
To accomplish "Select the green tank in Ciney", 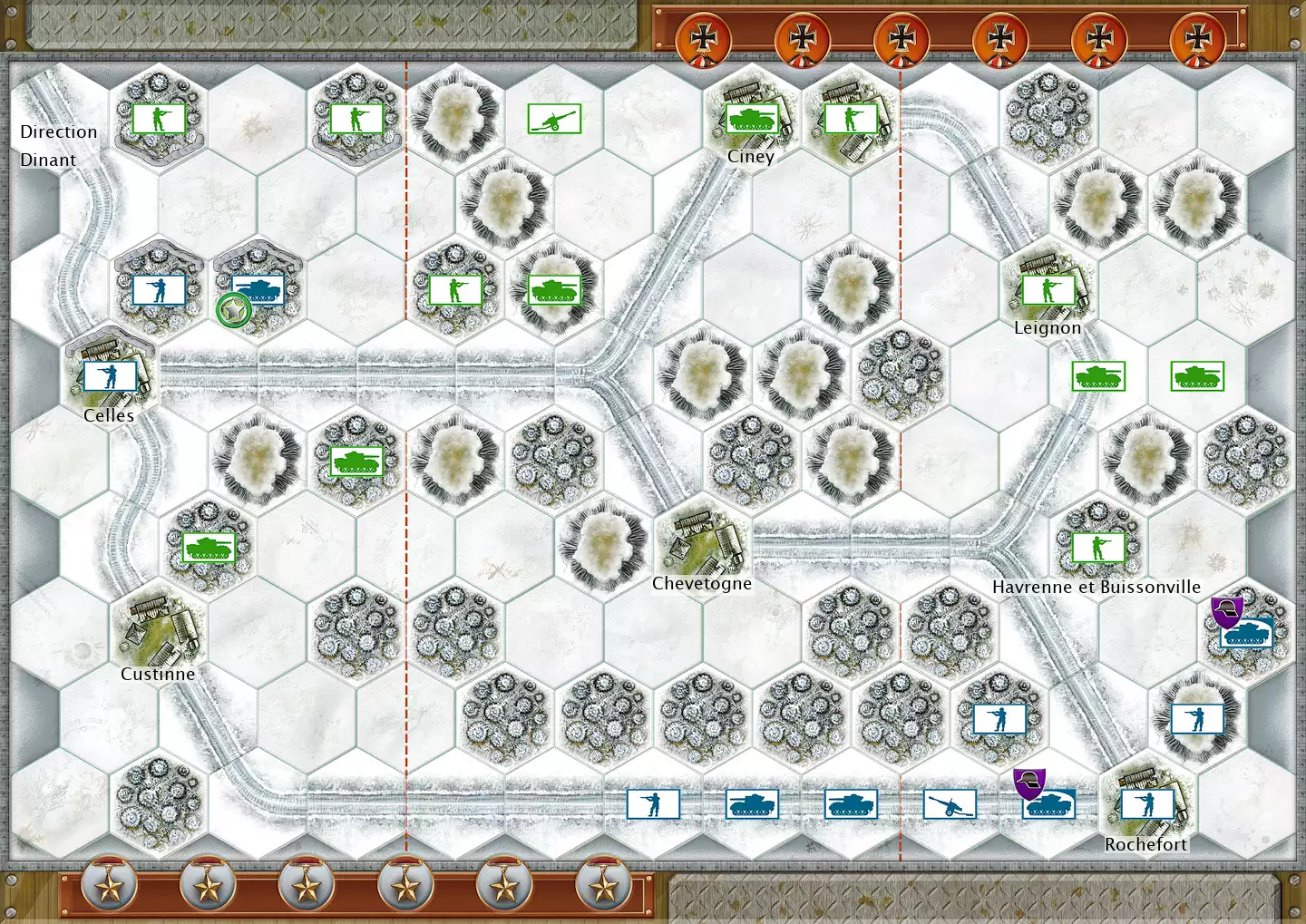I will pyautogui.click(x=752, y=119).
